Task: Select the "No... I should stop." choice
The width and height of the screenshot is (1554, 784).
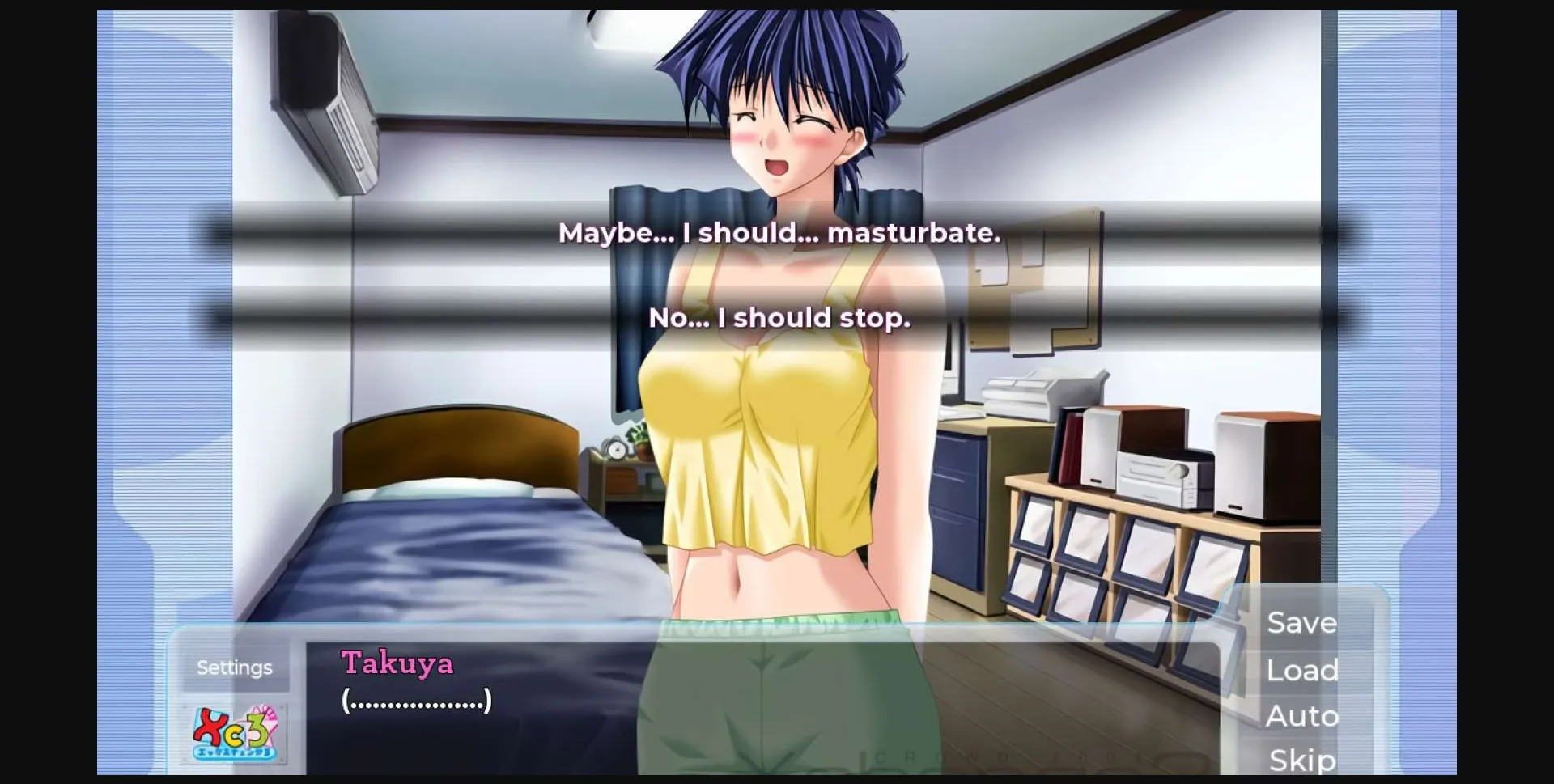Action: (x=779, y=318)
